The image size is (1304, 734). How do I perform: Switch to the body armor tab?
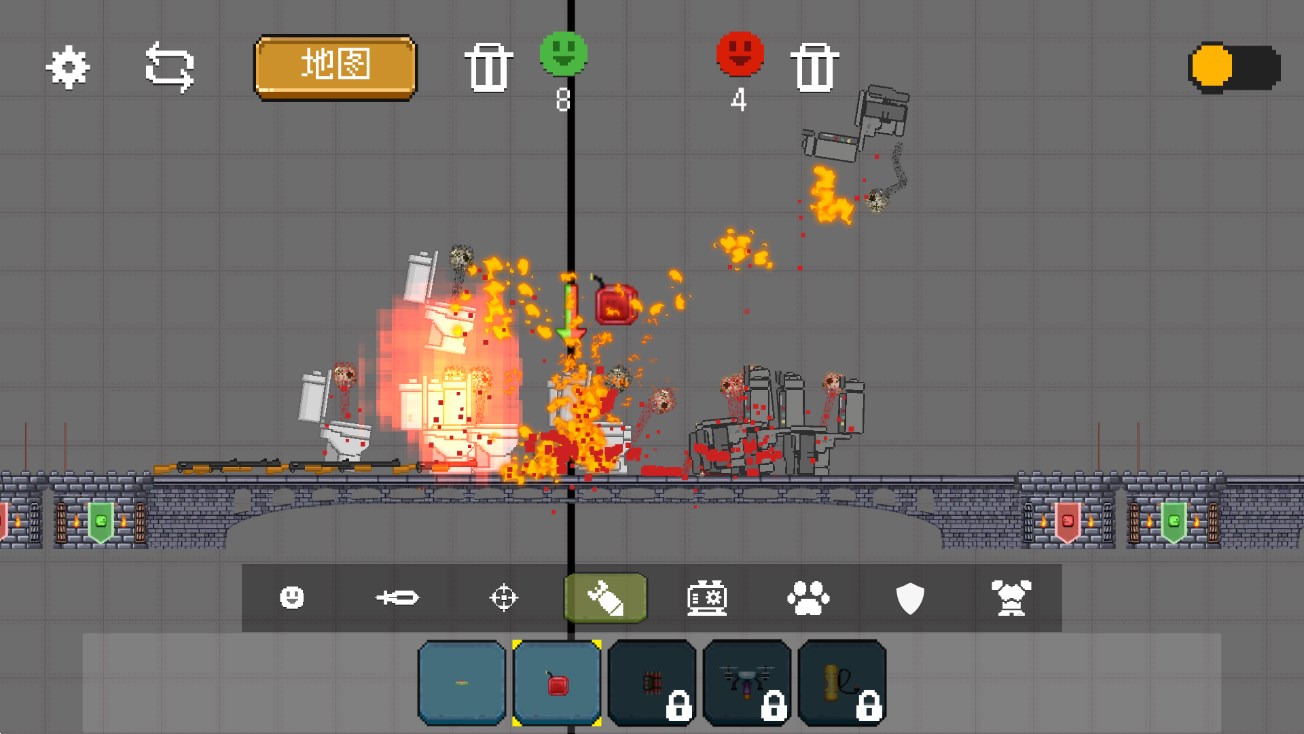(x=1011, y=598)
